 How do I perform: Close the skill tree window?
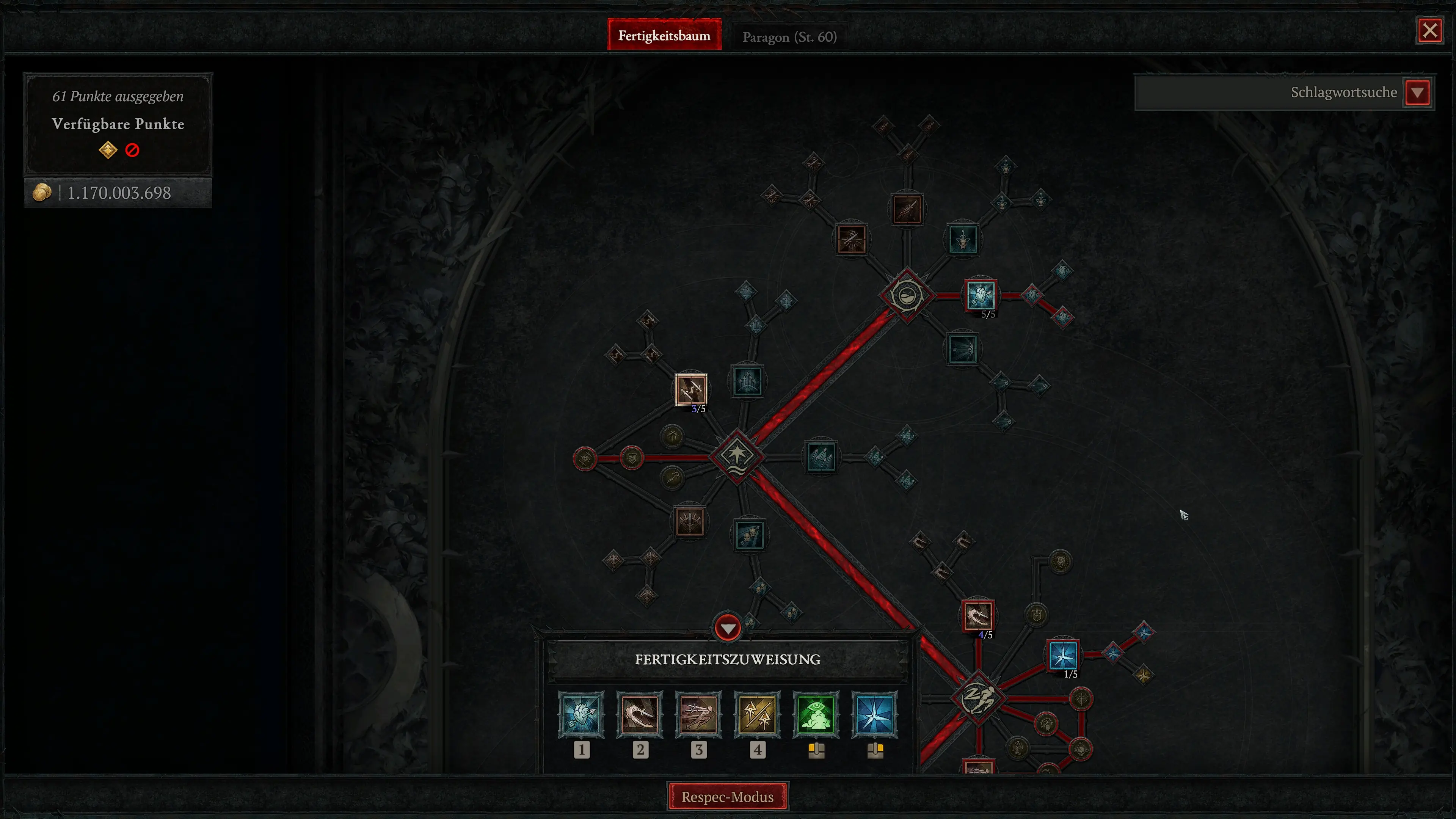pos(1429,30)
